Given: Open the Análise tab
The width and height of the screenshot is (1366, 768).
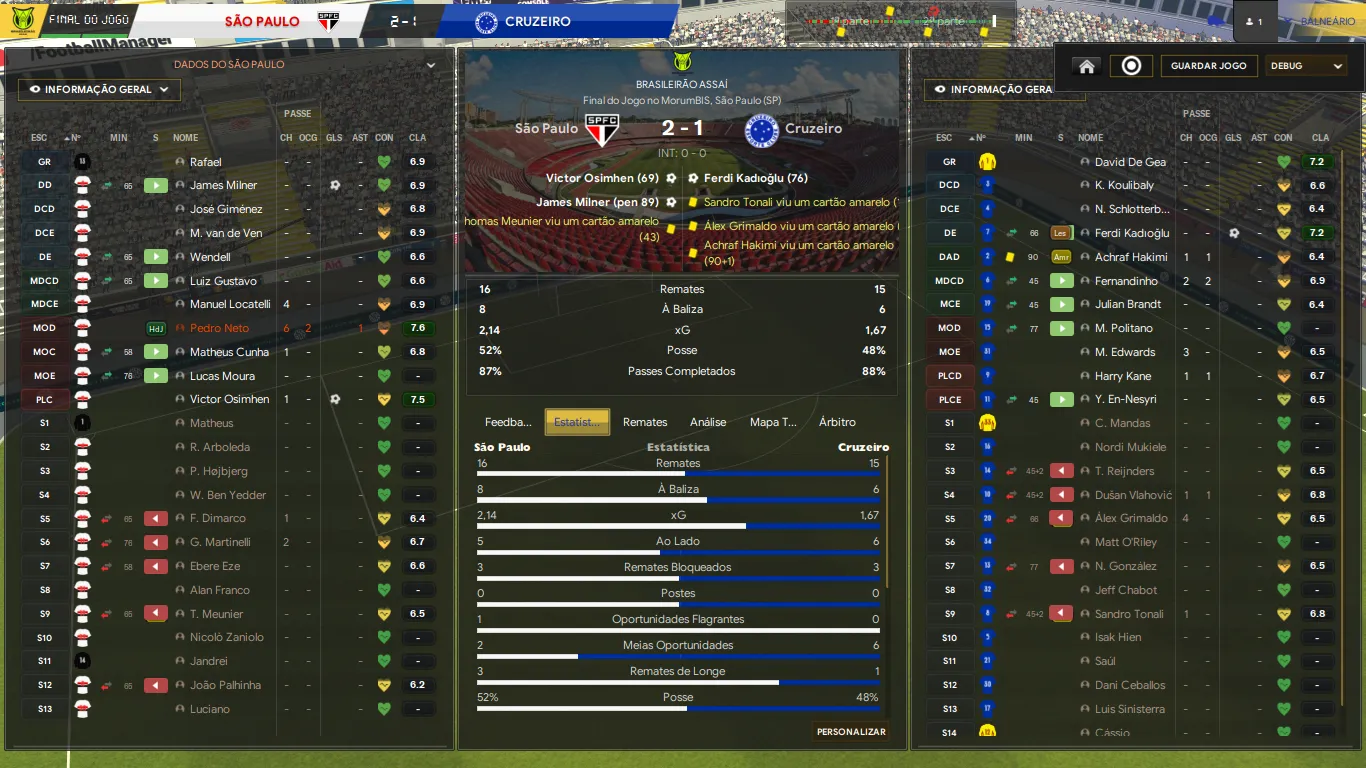Looking at the screenshot, I should 708,422.
